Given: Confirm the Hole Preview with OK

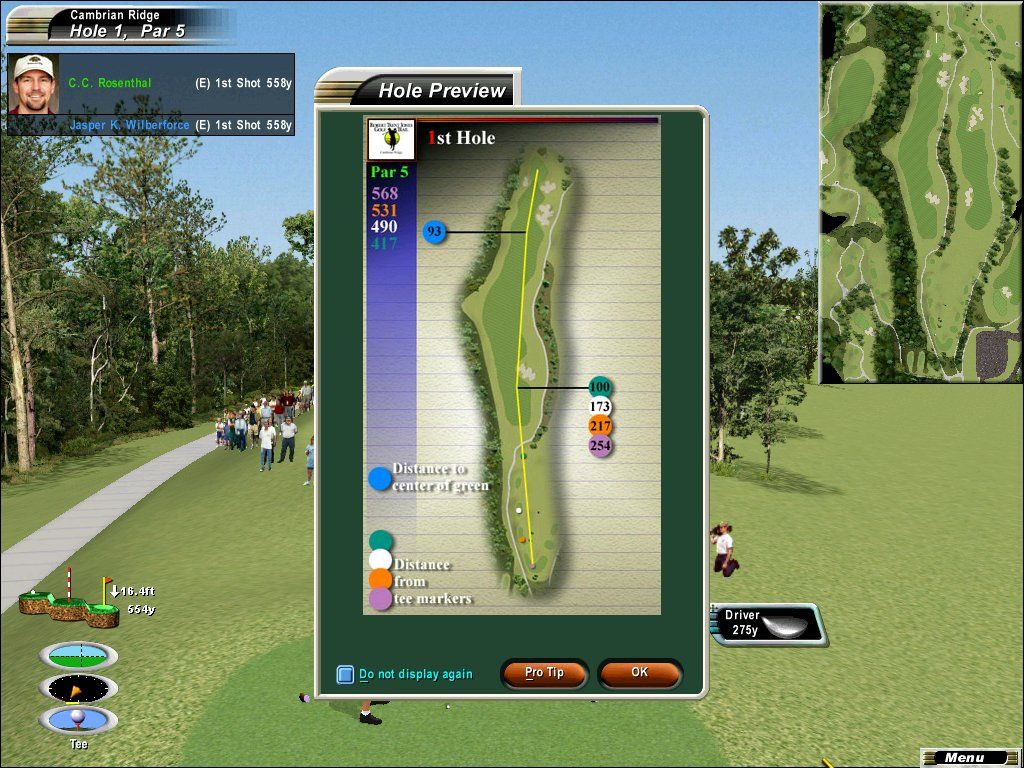Looking at the screenshot, I should 640,673.
